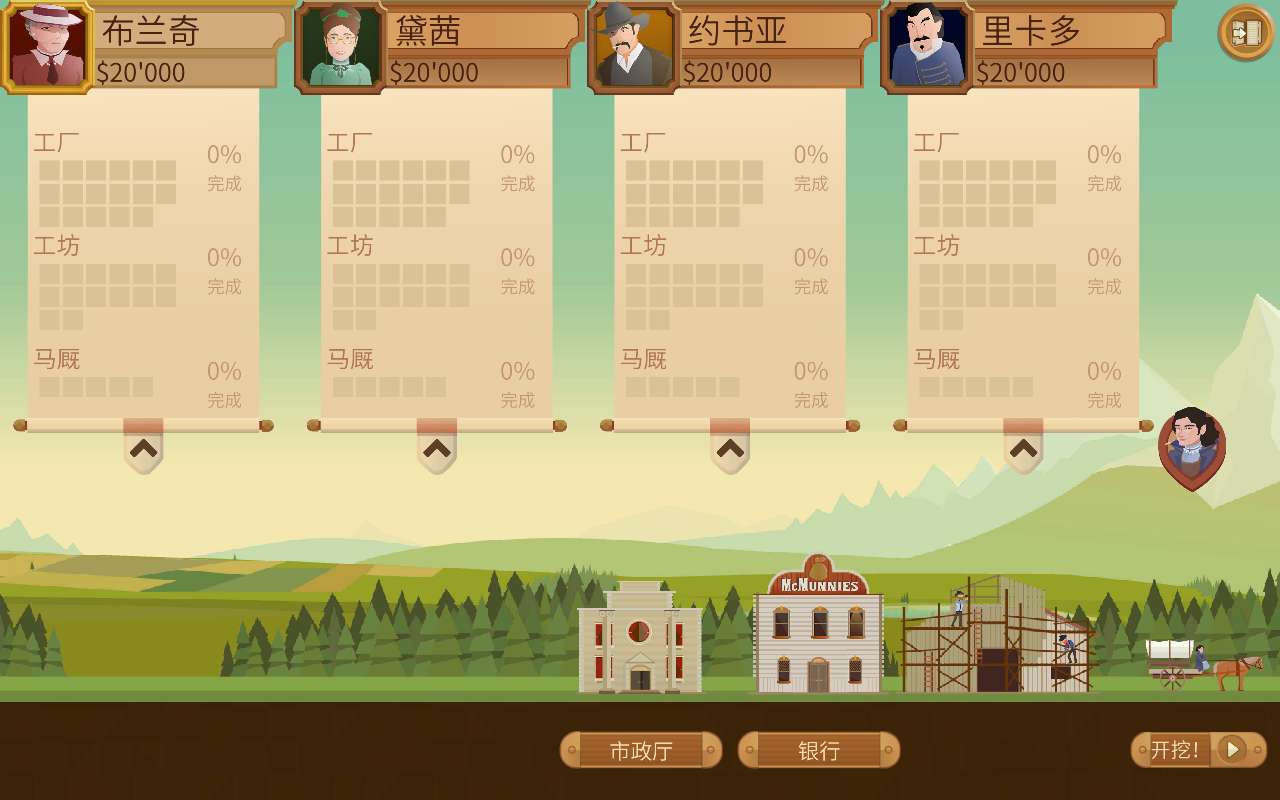
Task: Collapse Blanche's stats scroll panel
Action: click(143, 450)
